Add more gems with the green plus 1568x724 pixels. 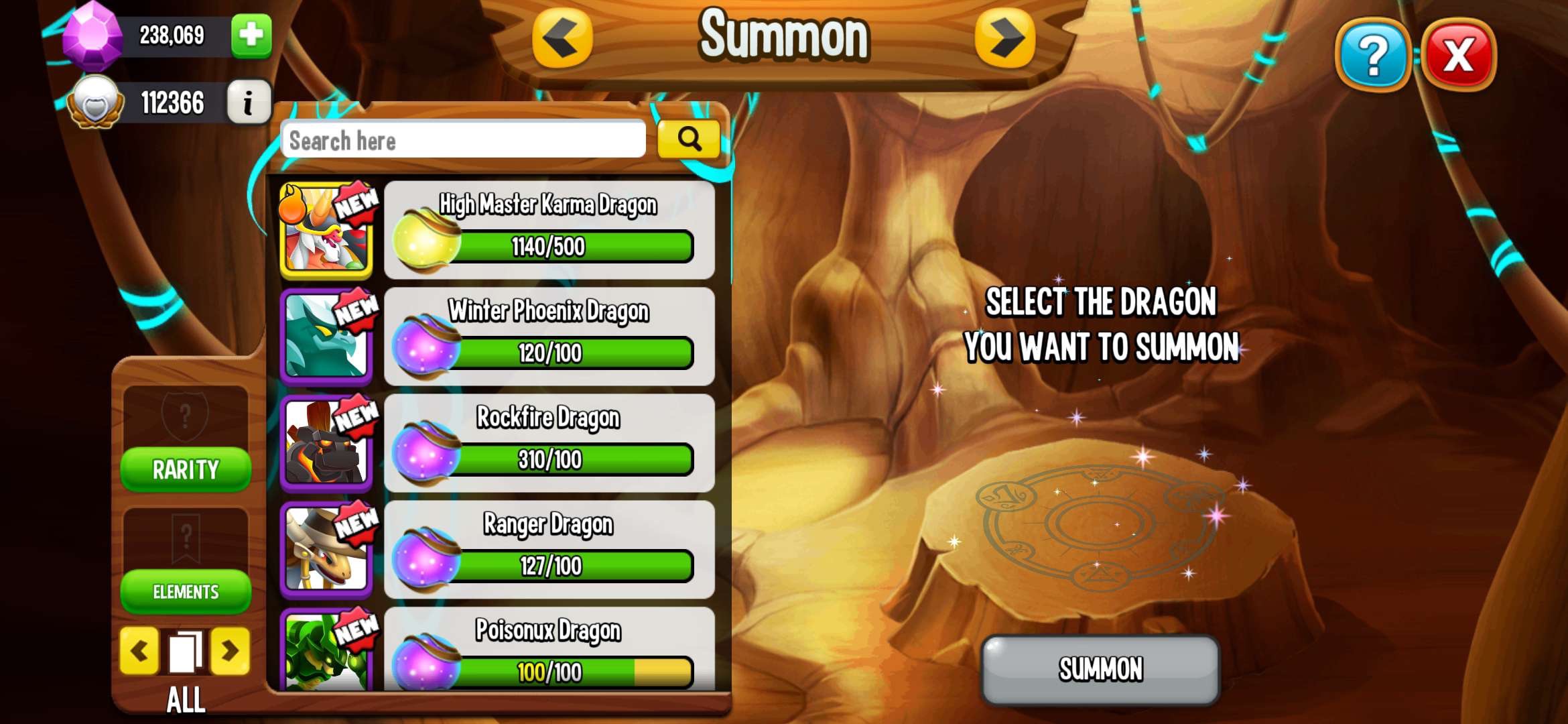251,35
